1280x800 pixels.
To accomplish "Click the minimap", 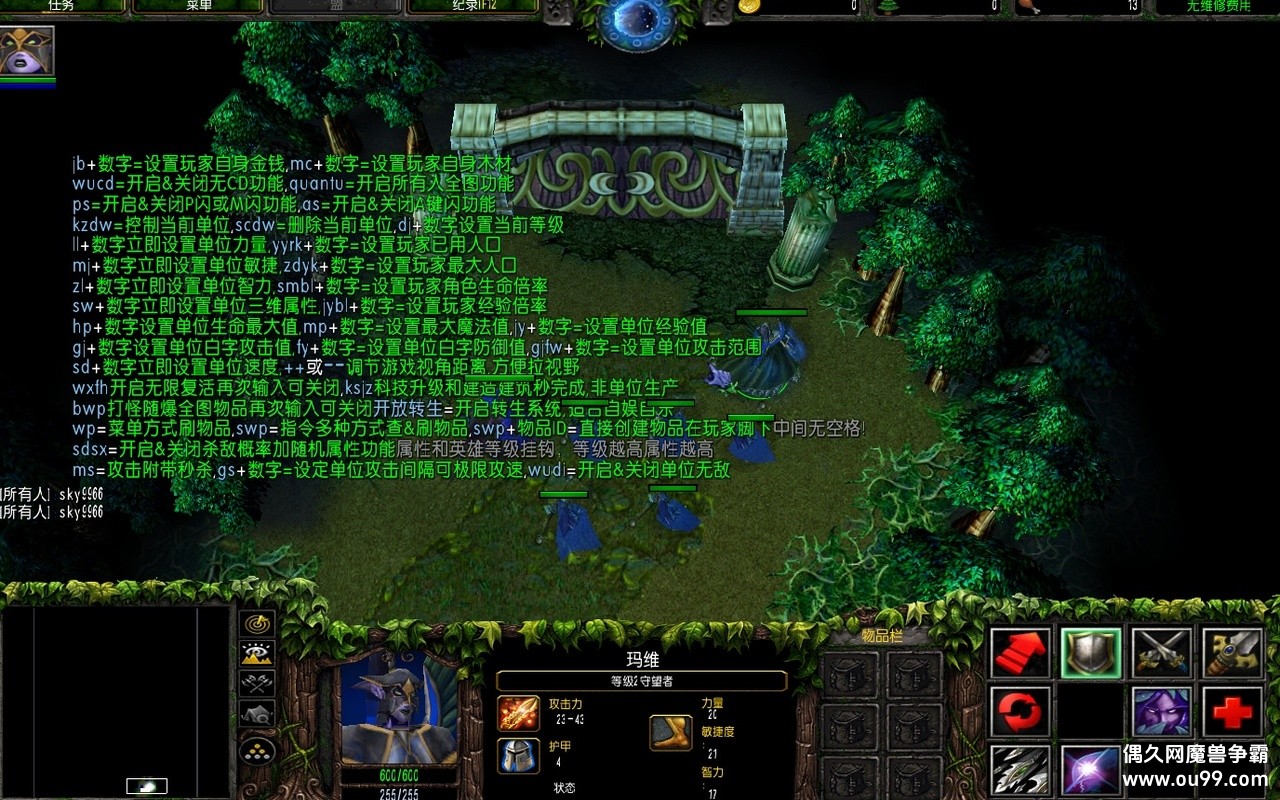I will pos(116,700).
